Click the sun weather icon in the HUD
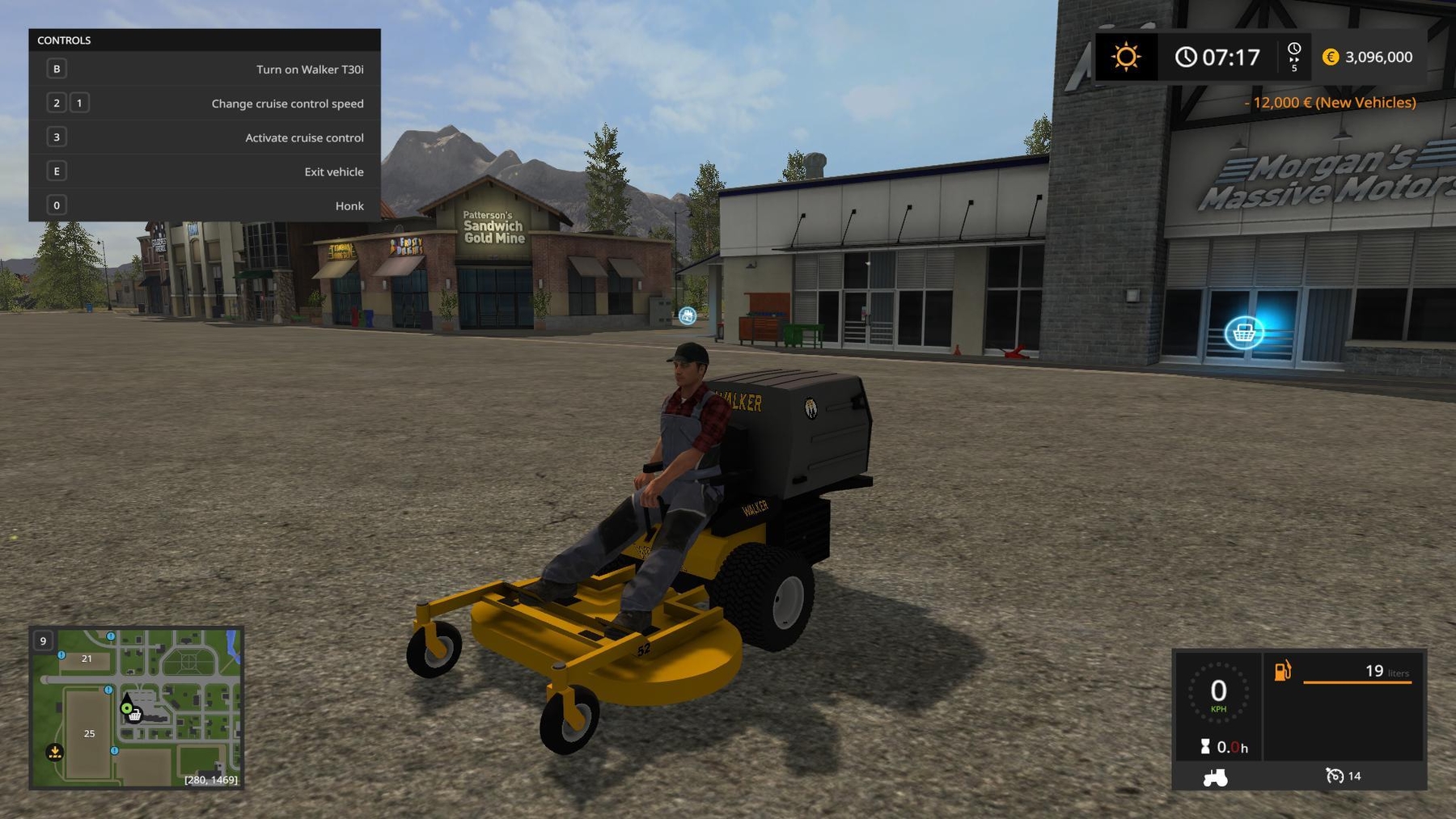Viewport: 1456px width, 819px height. 1126,57
